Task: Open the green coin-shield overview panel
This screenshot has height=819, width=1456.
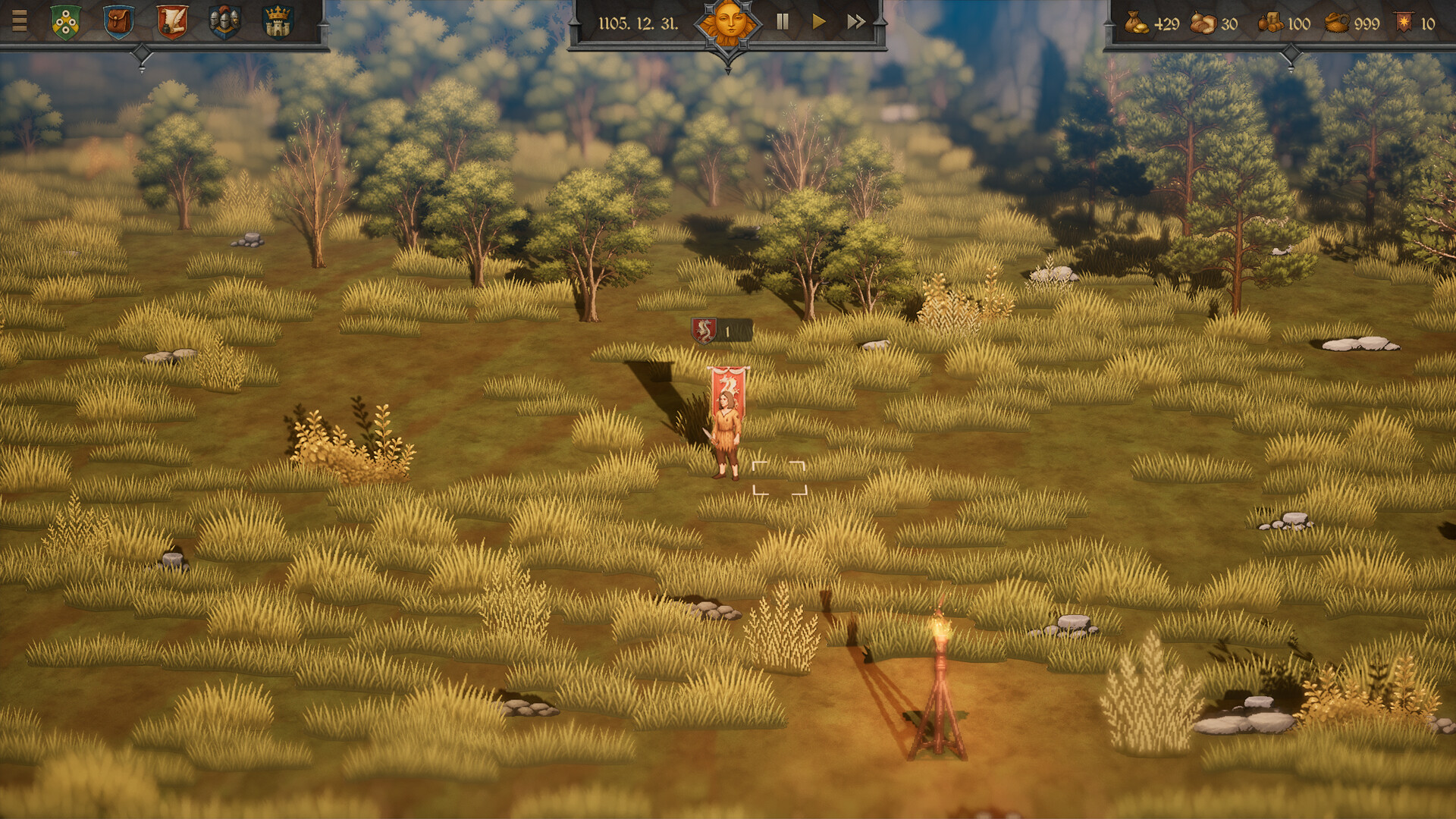Action: click(x=65, y=21)
